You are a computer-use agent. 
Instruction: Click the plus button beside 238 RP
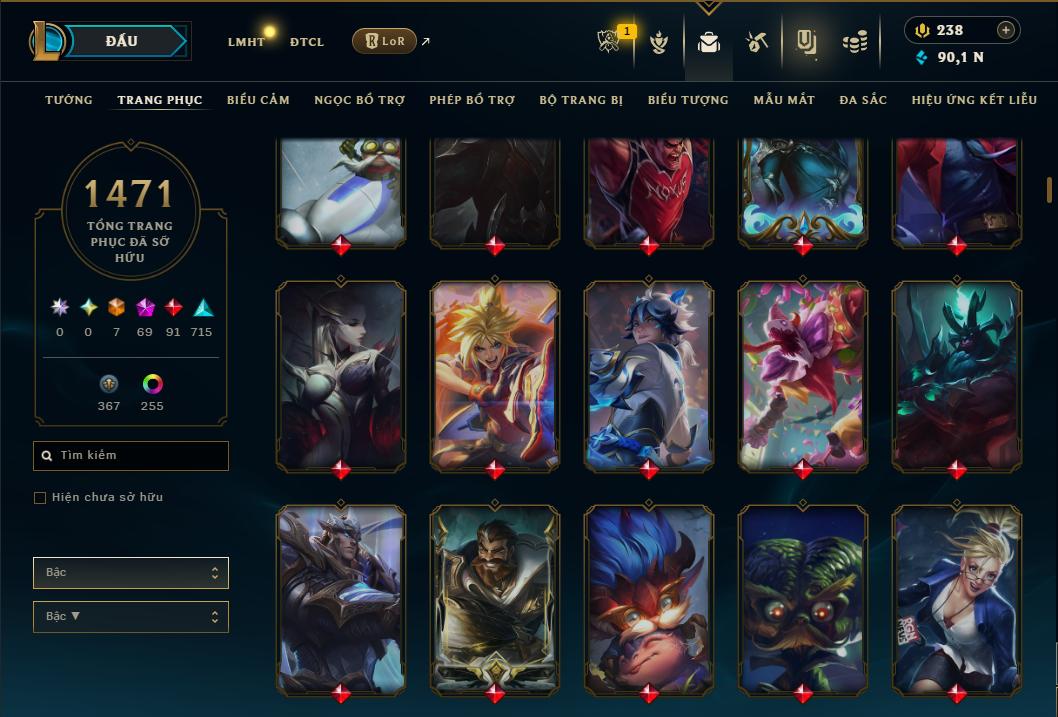coord(1005,30)
